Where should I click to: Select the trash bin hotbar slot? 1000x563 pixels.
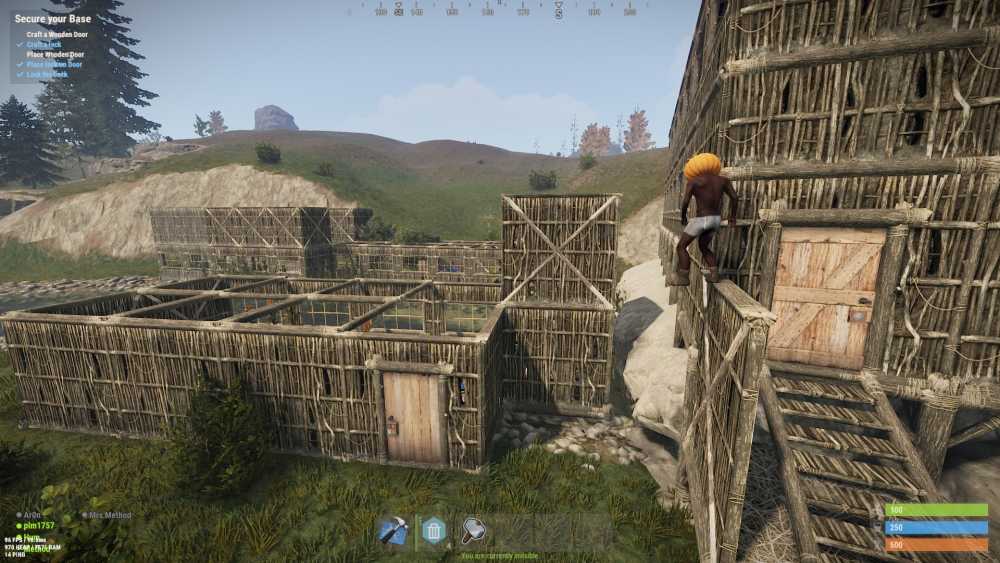[433, 530]
